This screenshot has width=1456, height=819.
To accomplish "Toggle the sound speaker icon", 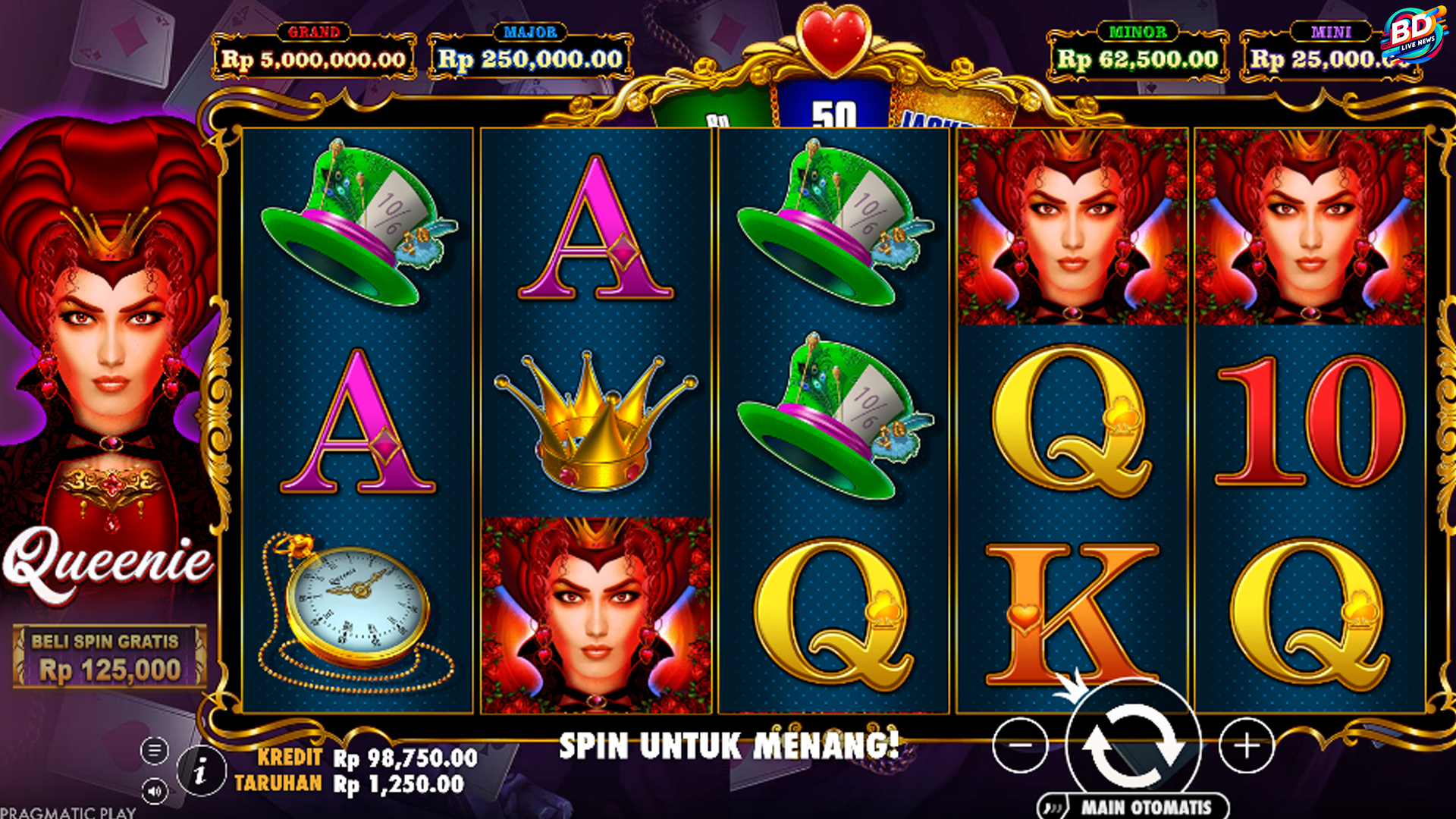I will [x=154, y=792].
